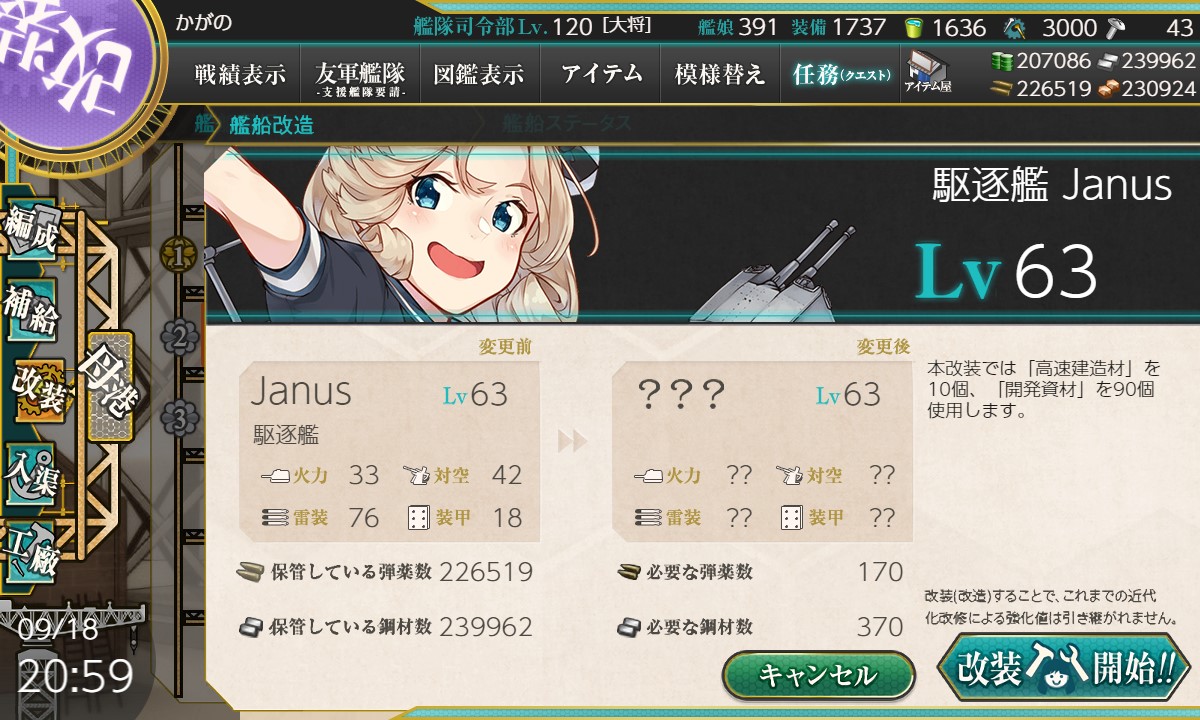The width and height of the screenshot is (1200, 720).
Task: Select fleet number 1 marker
Action: 179,256
